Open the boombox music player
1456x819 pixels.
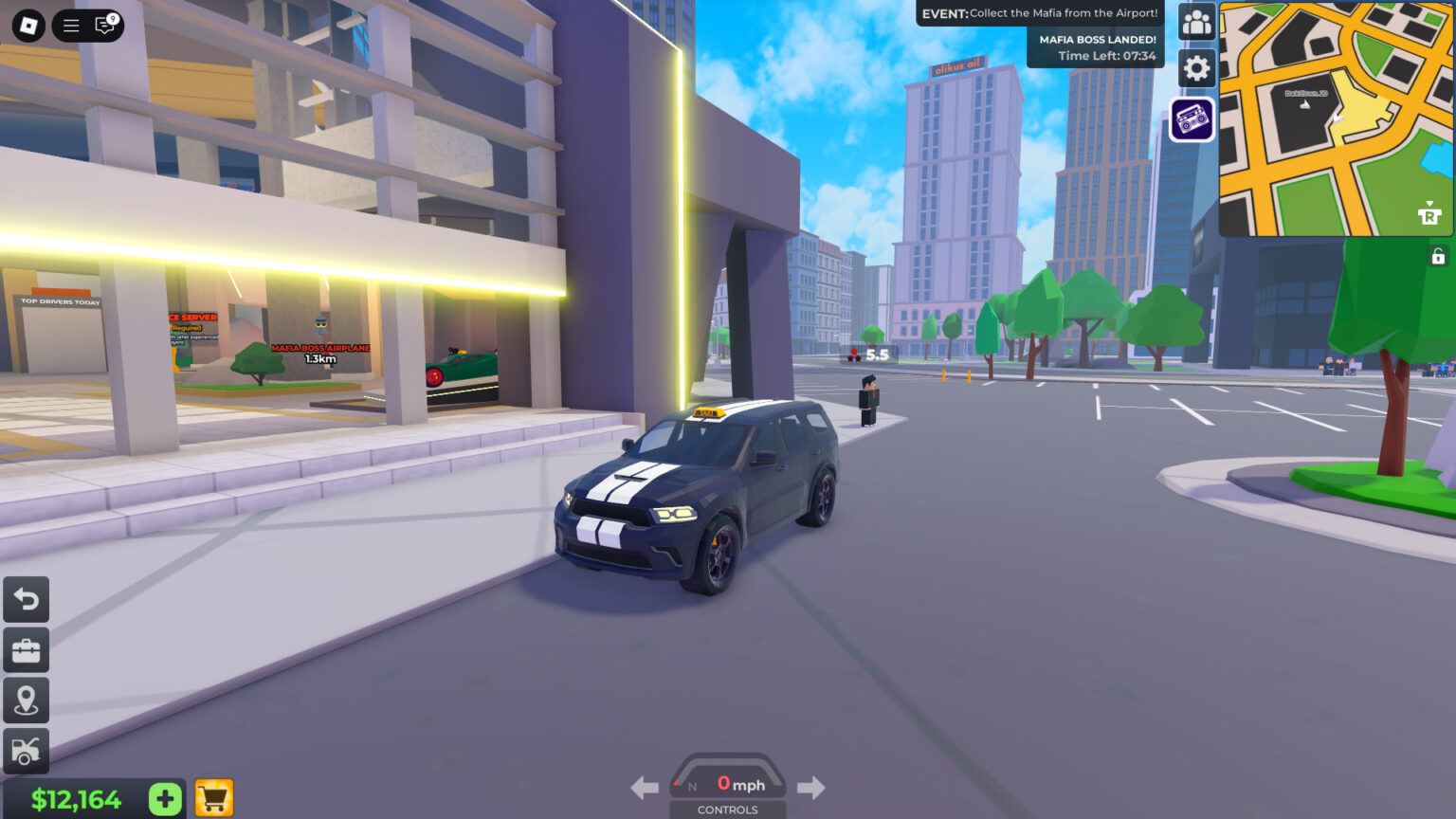pos(1193,119)
